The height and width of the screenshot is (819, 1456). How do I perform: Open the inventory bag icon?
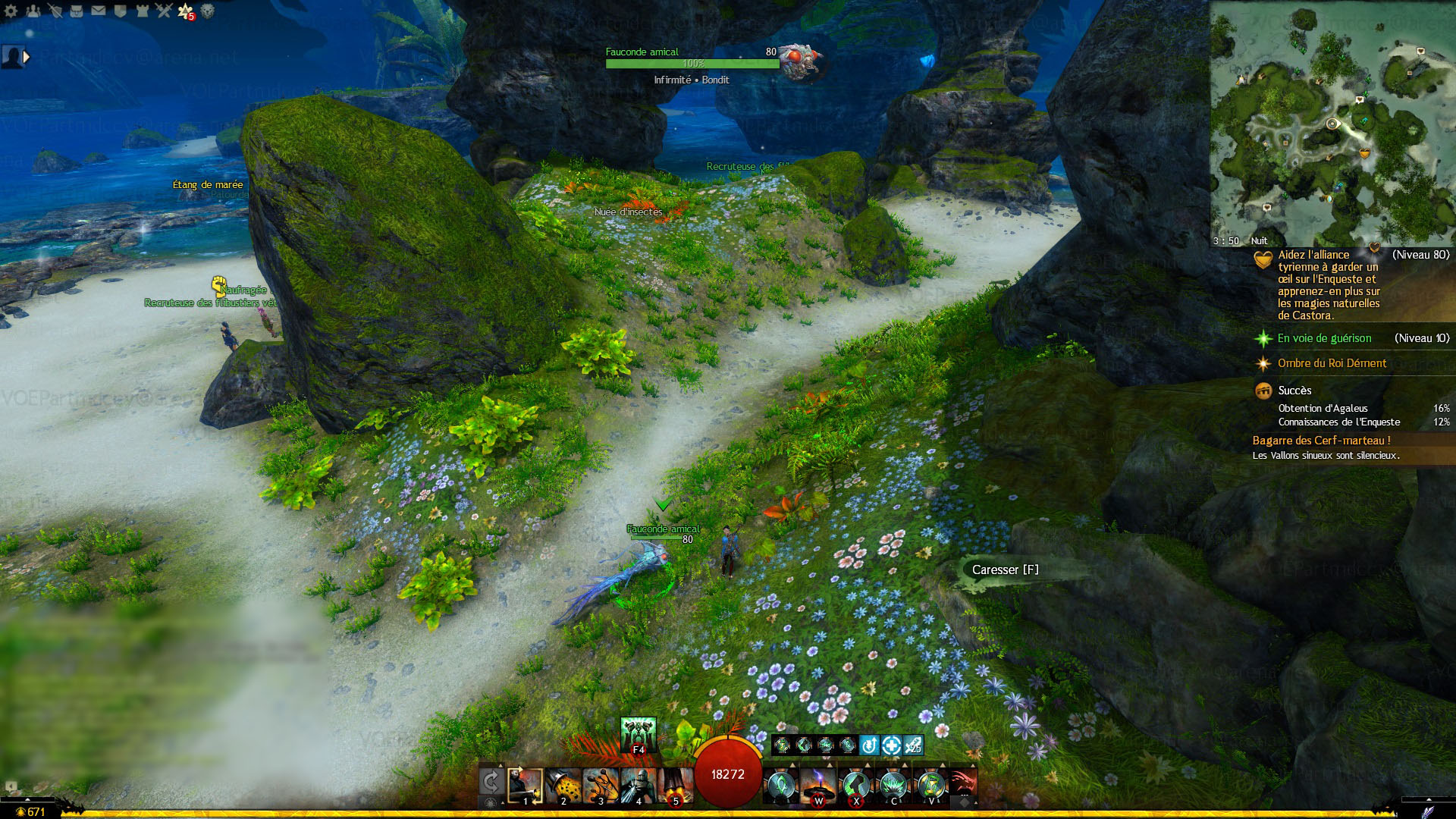(x=77, y=11)
